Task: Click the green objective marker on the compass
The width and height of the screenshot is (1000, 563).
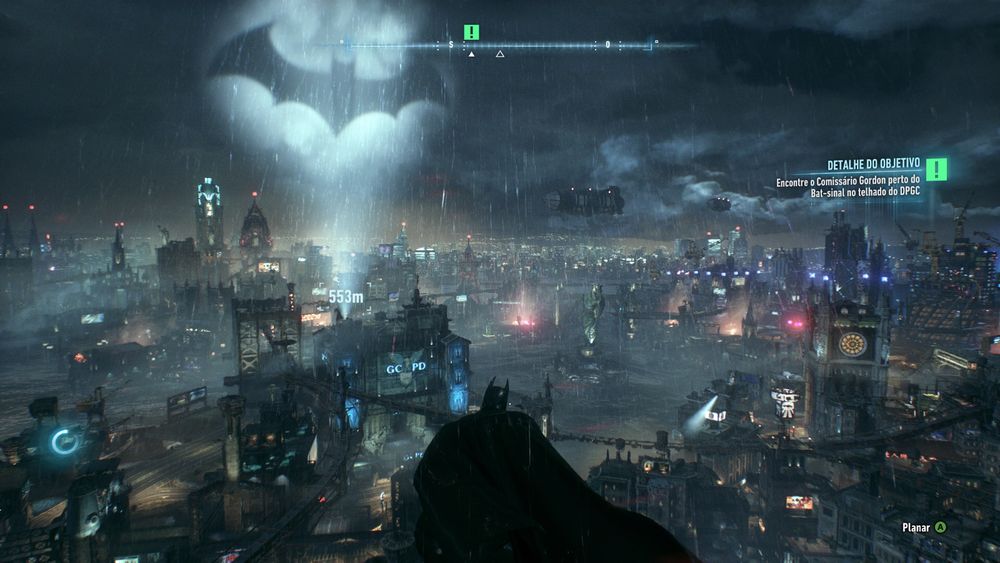Action: [x=472, y=32]
